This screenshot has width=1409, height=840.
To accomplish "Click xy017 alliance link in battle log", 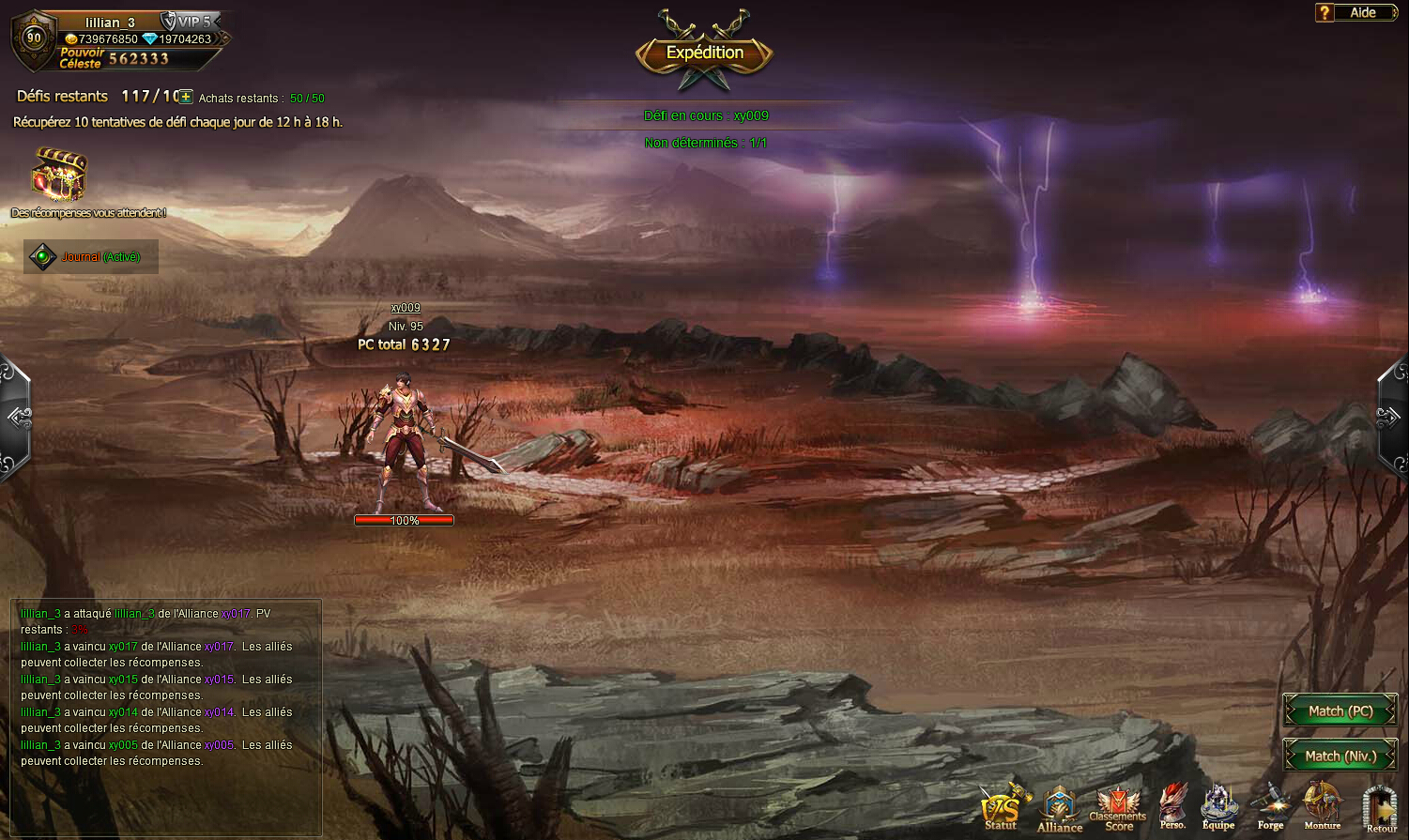I will (236, 614).
